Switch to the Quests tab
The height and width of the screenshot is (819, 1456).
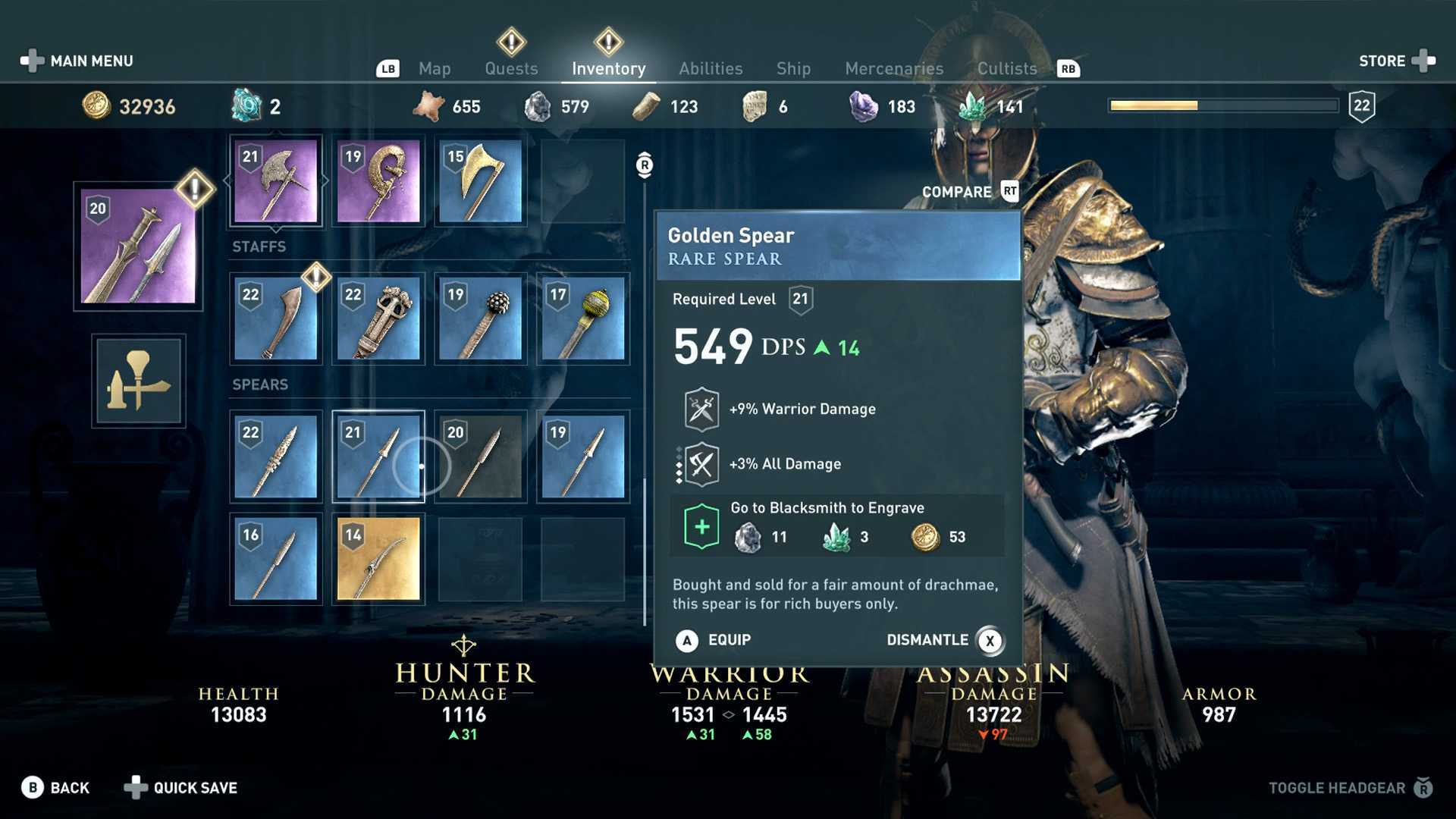(511, 68)
